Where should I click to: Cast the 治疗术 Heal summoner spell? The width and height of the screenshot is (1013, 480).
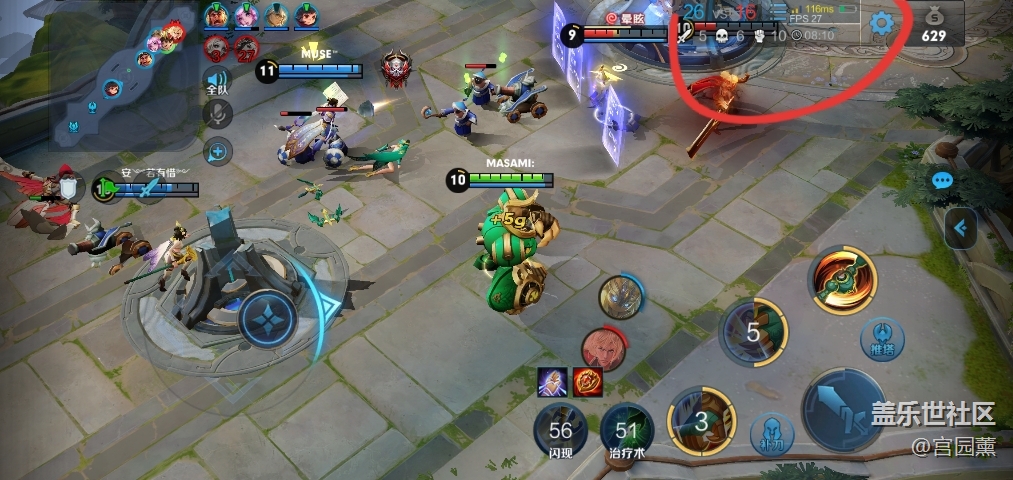(x=627, y=432)
